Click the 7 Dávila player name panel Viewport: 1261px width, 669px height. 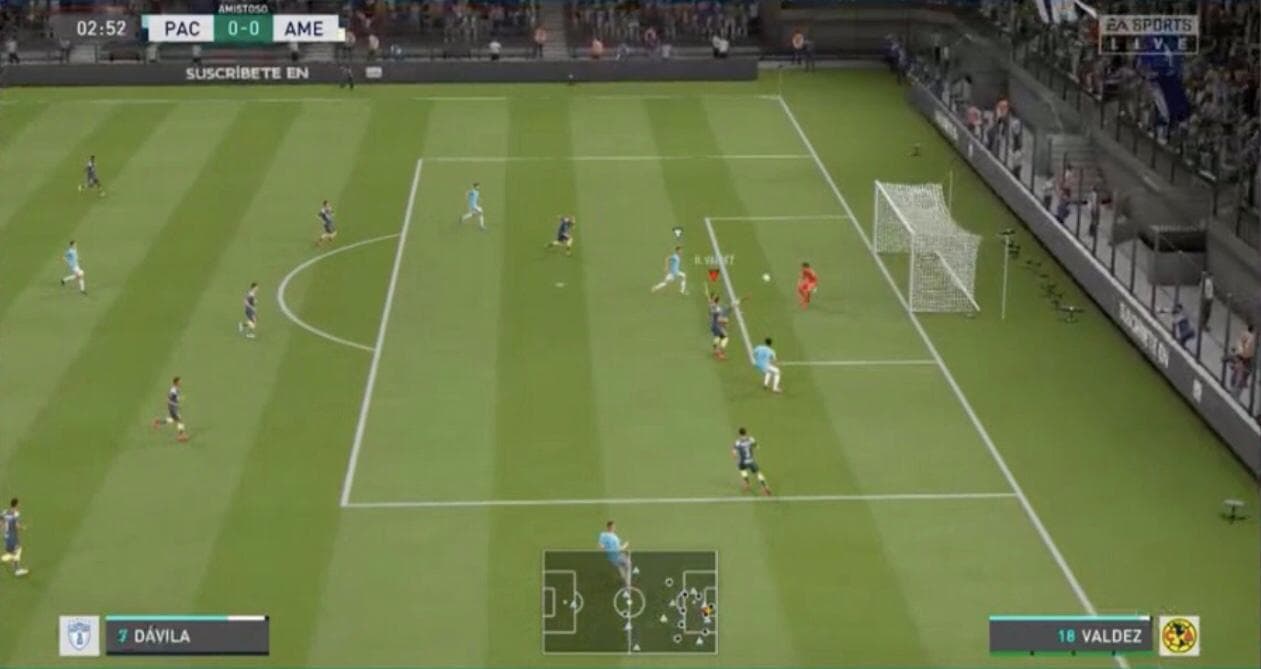click(x=187, y=636)
